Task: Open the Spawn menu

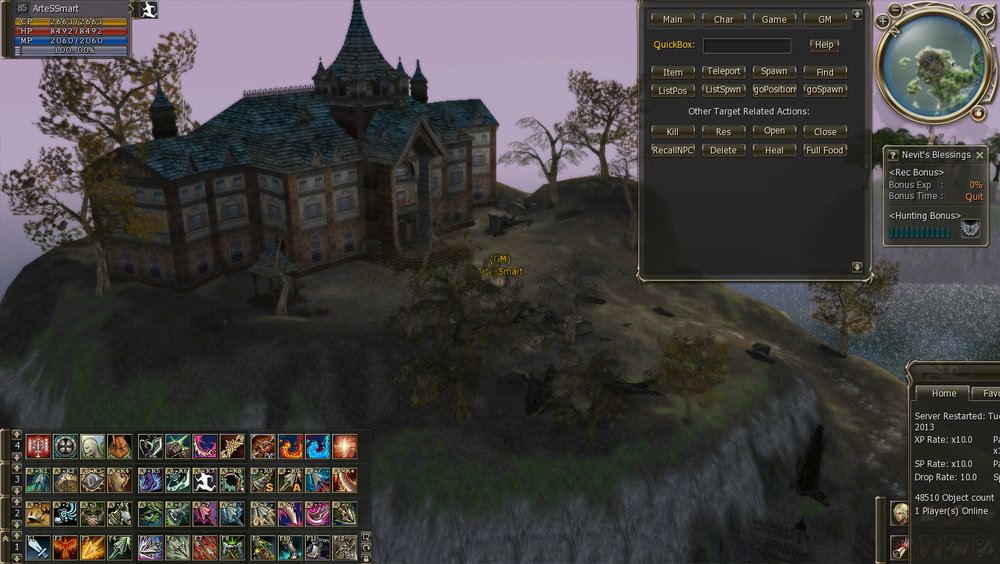Action: 774,72
